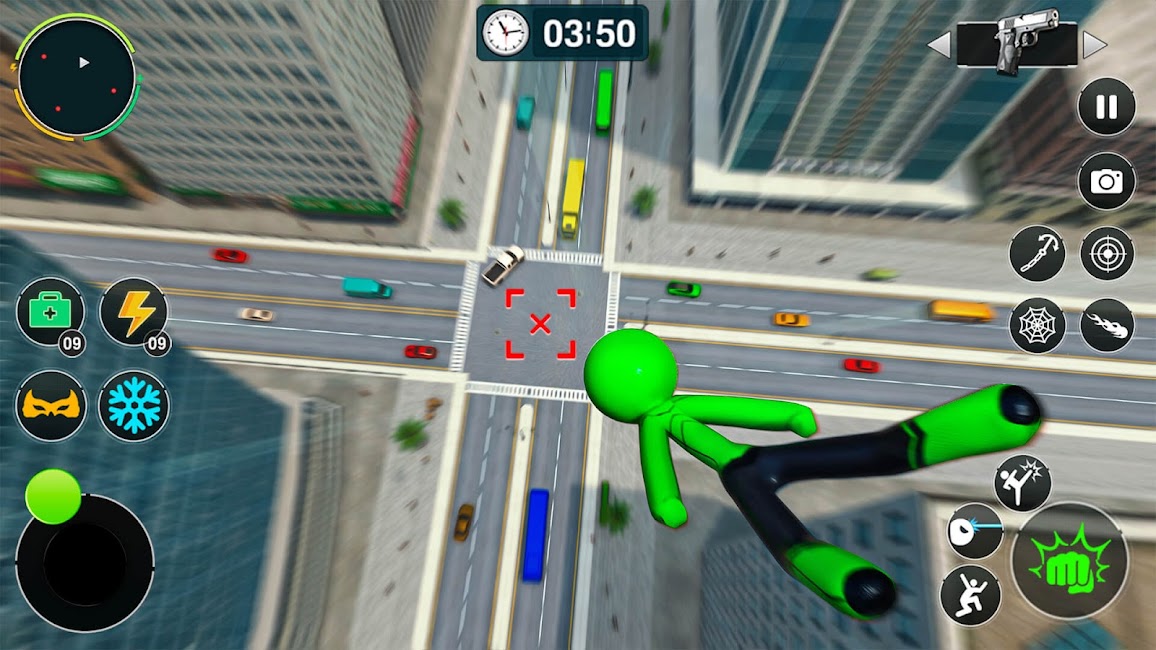Launch the fireball attack
The width and height of the screenshot is (1156, 650).
pyautogui.click(x=1107, y=325)
